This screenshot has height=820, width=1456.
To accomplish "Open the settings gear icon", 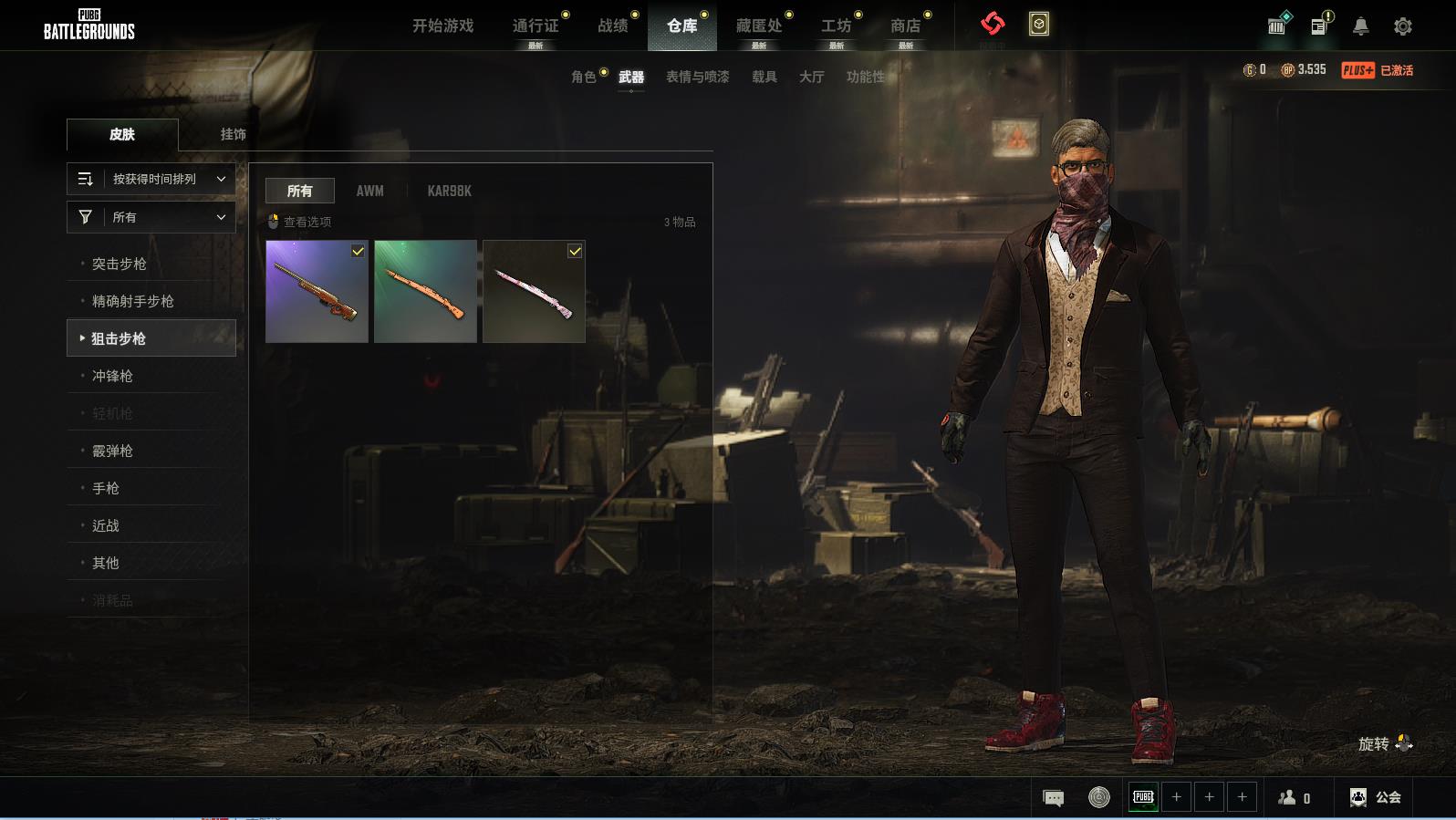I will coord(1403,26).
